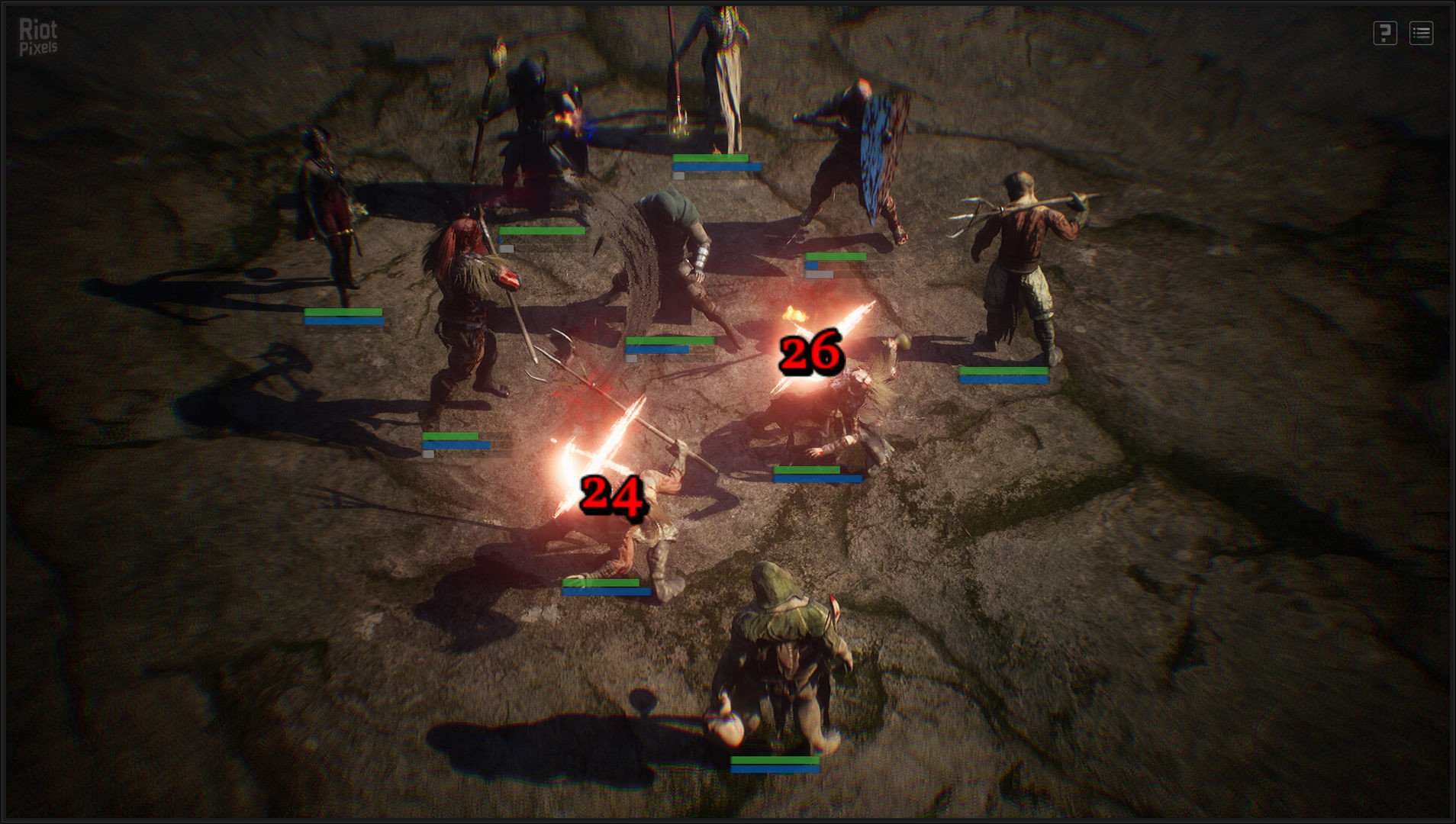This screenshot has height=824, width=1456.
Task: Open the list menu icon
Action: pyautogui.click(x=1421, y=33)
